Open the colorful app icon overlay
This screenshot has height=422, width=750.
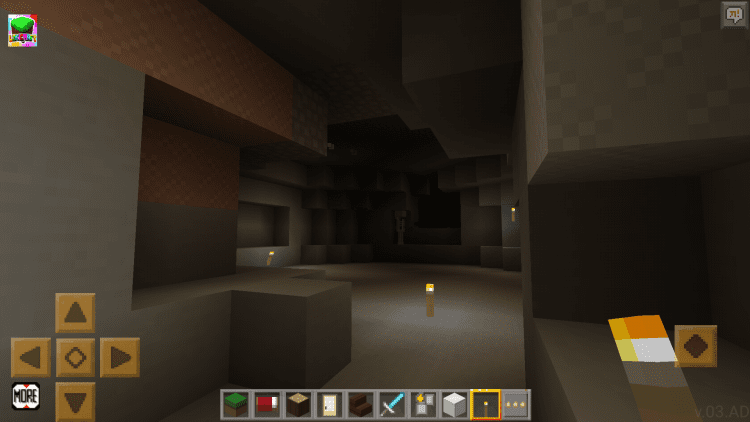[22, 30]
